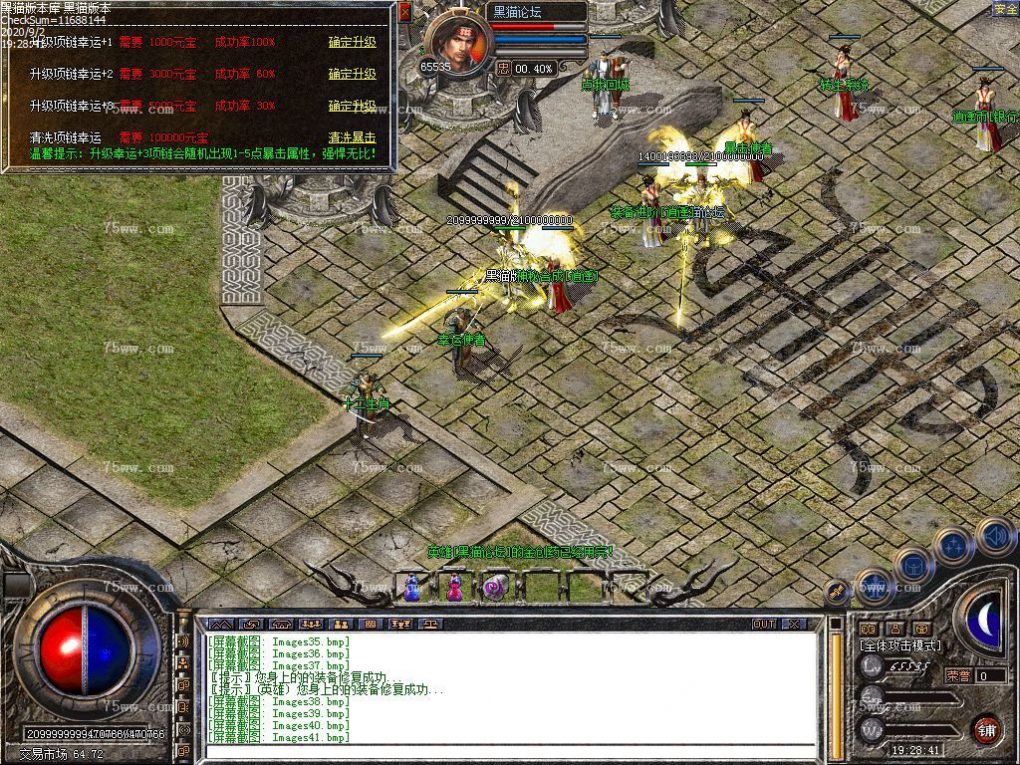
Task: Open the red 铺 shop button
Action: (x=987, y=730)
